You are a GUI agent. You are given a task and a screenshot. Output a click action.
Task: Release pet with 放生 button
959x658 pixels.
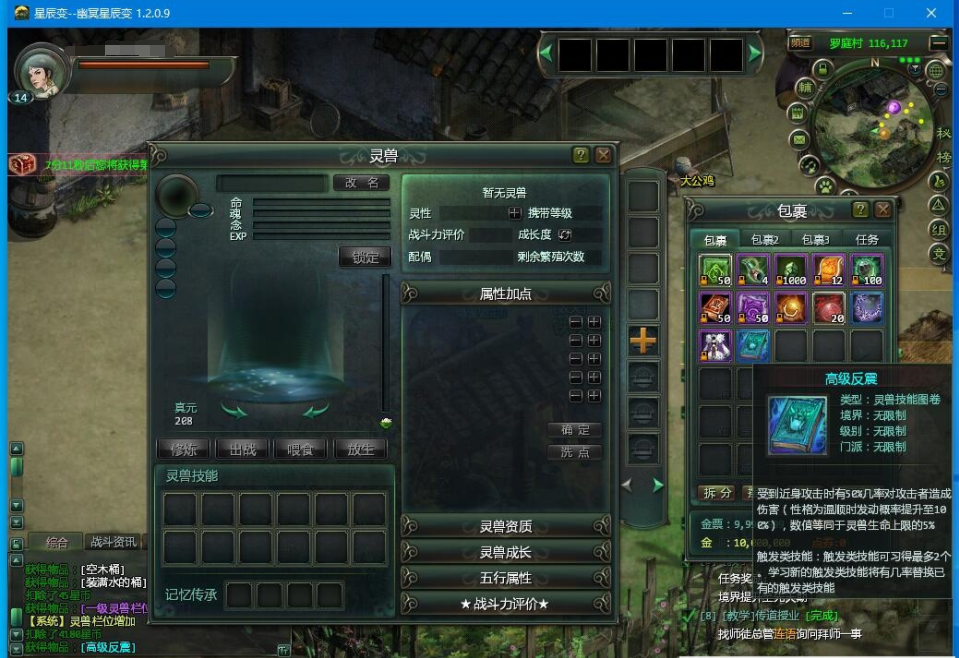pos(360,449)
